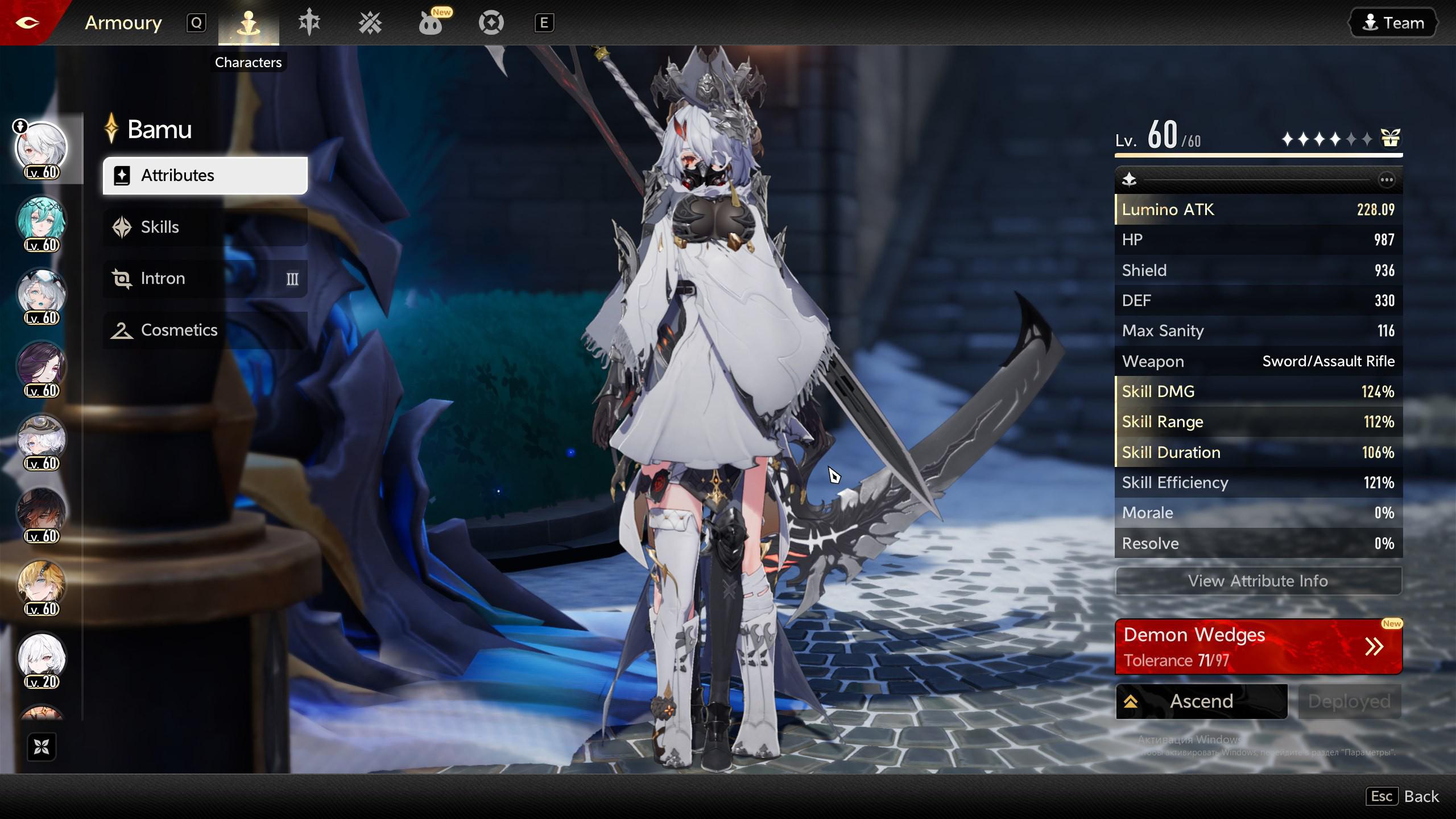Open the Skills menu entry
The image size is (1456, 819).
tap(205, 227)
